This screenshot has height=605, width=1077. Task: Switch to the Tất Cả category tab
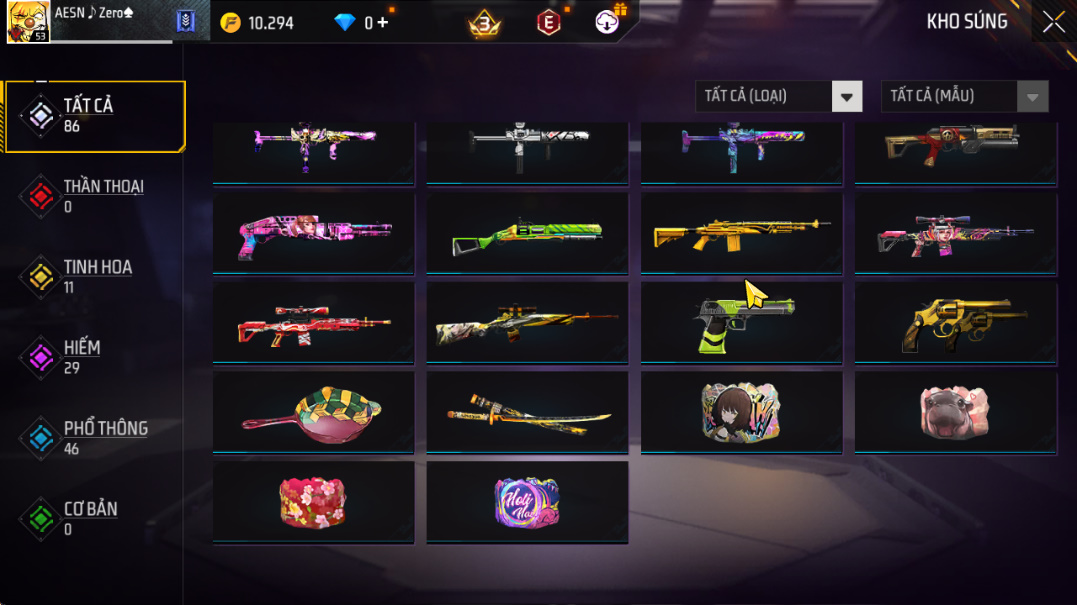pyautogui.click(x=95, y=116)
